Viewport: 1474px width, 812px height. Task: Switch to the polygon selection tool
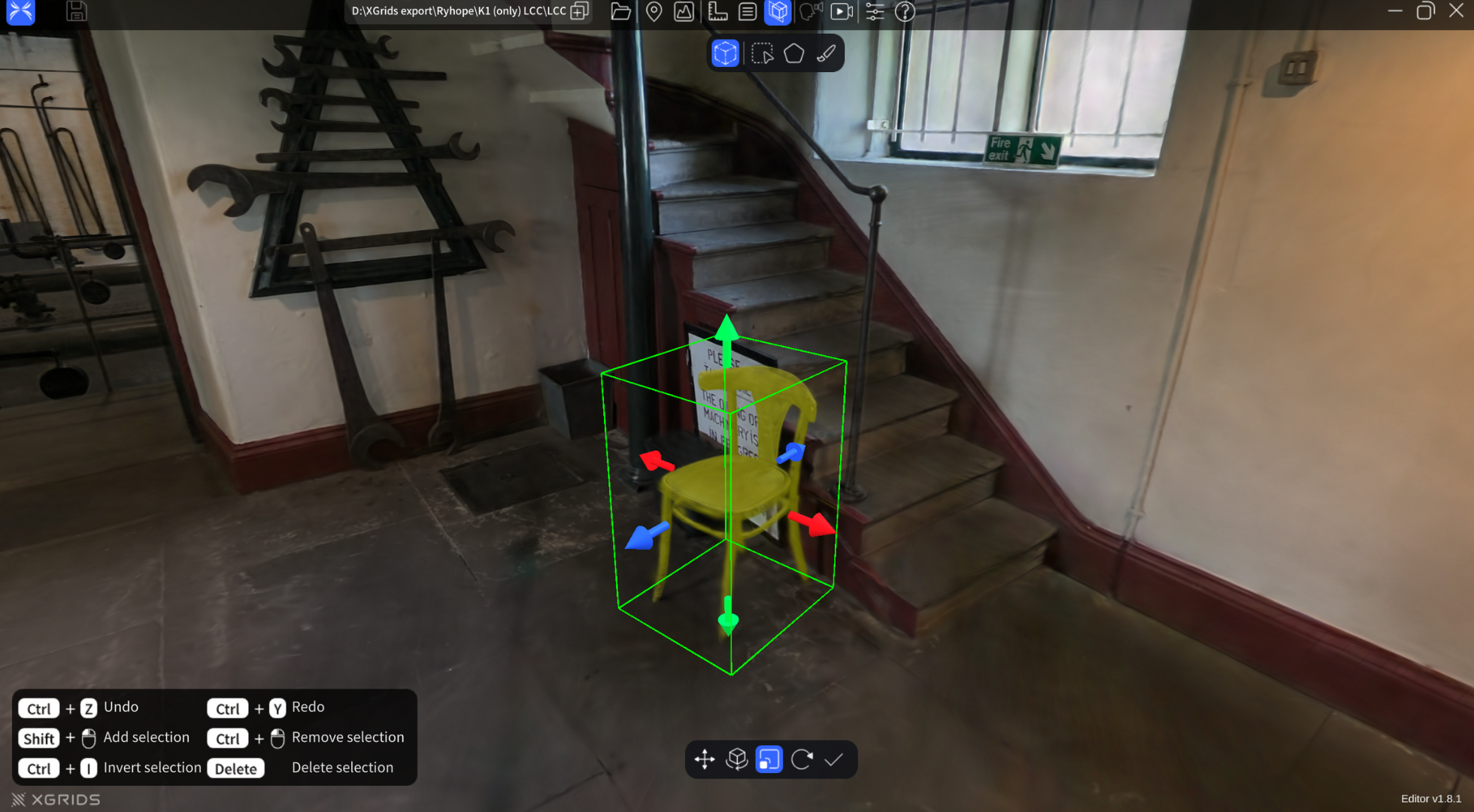point(793,53)
